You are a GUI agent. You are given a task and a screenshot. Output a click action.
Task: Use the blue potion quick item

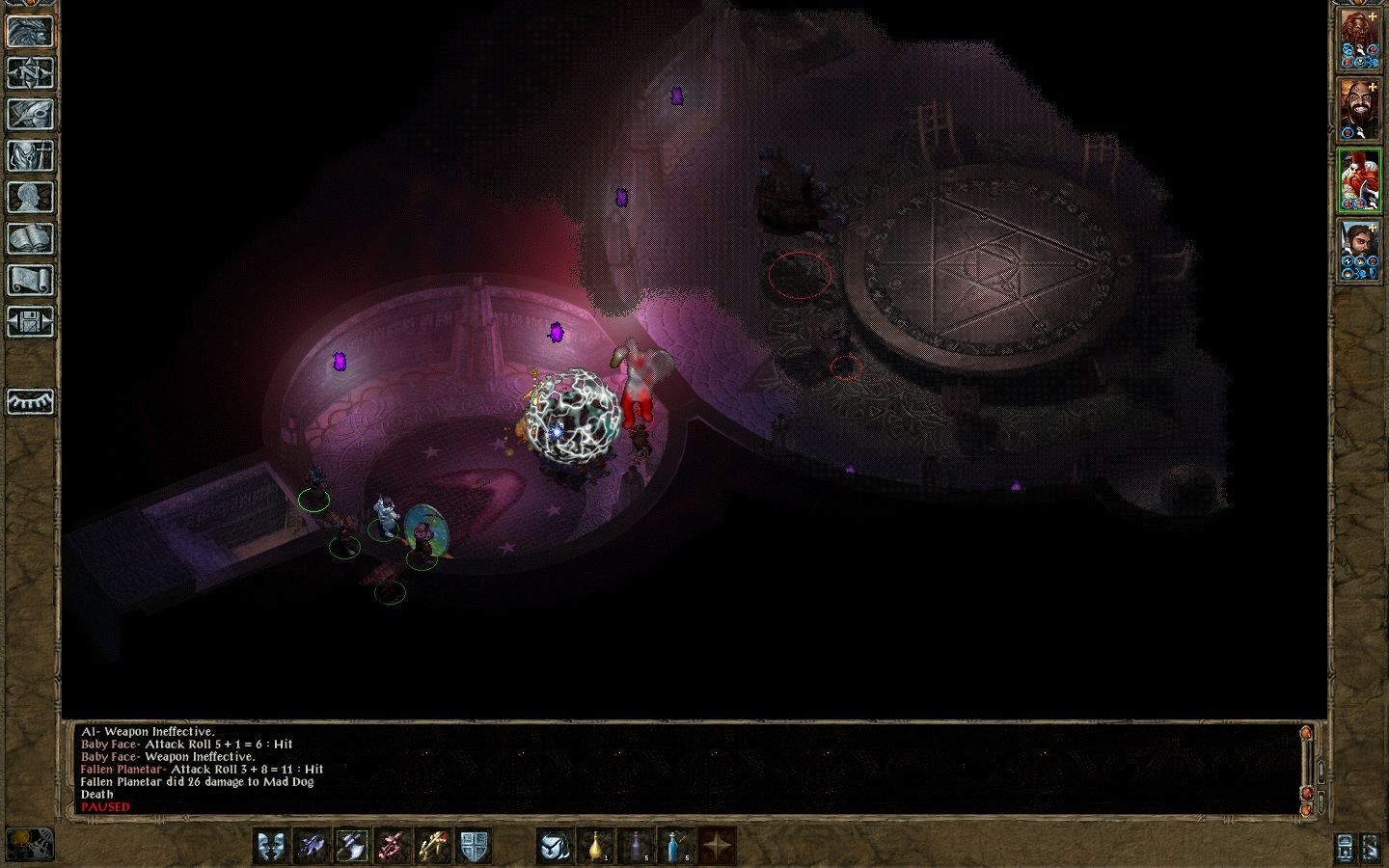(677, 846)
